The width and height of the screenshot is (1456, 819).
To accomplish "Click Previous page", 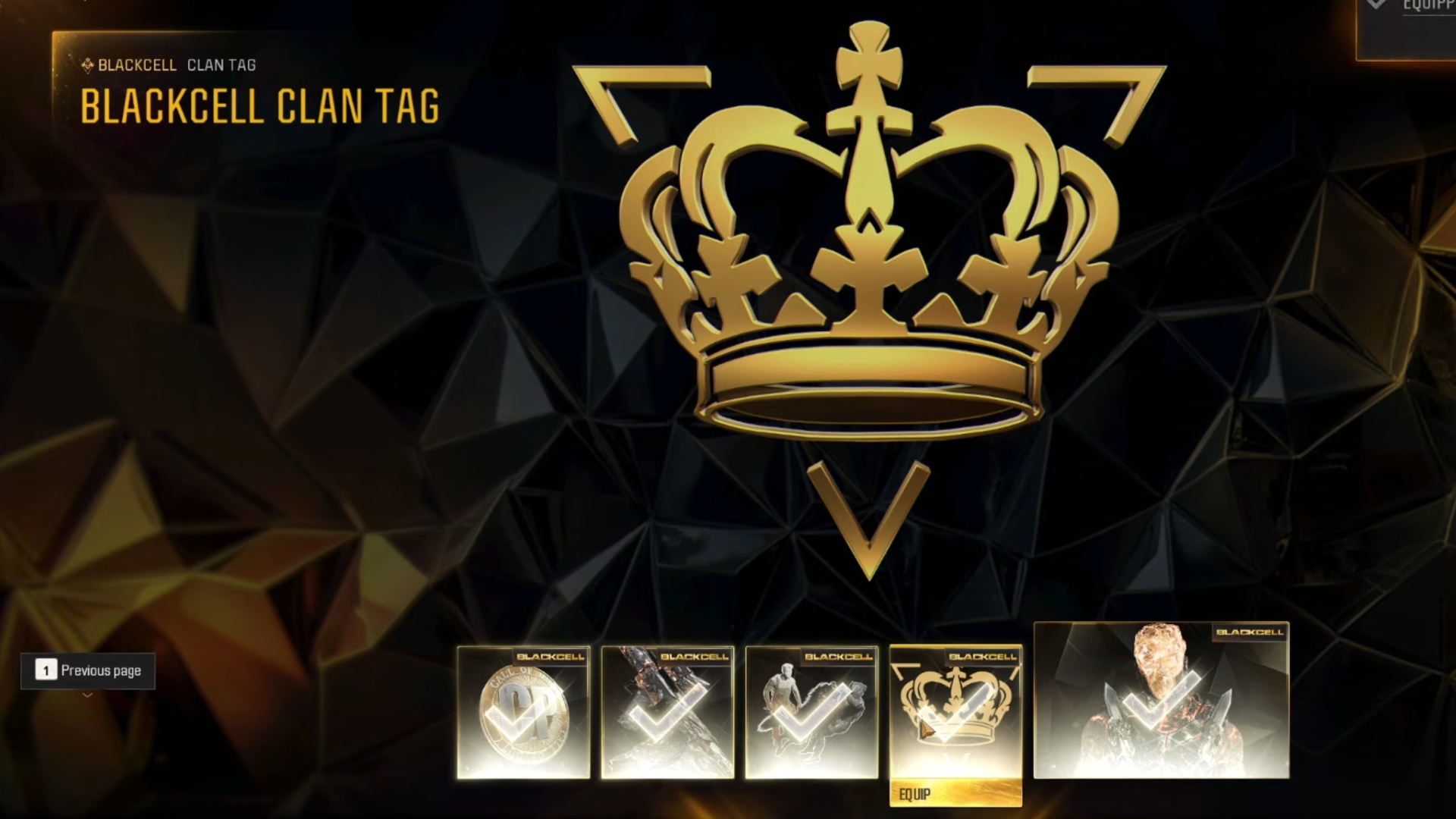I will [x=100, y=670].
